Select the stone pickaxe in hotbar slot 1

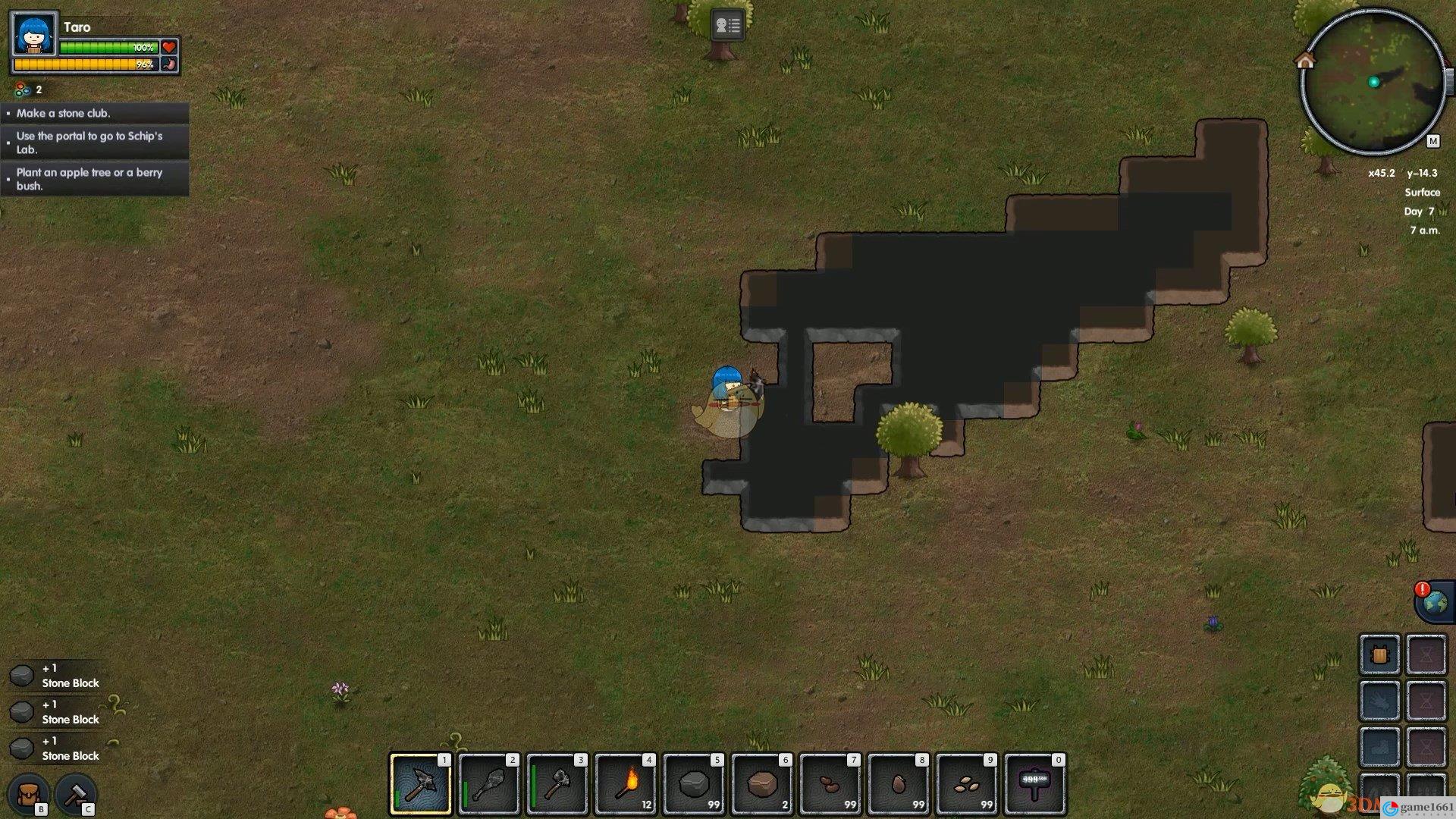coord(420,784)
